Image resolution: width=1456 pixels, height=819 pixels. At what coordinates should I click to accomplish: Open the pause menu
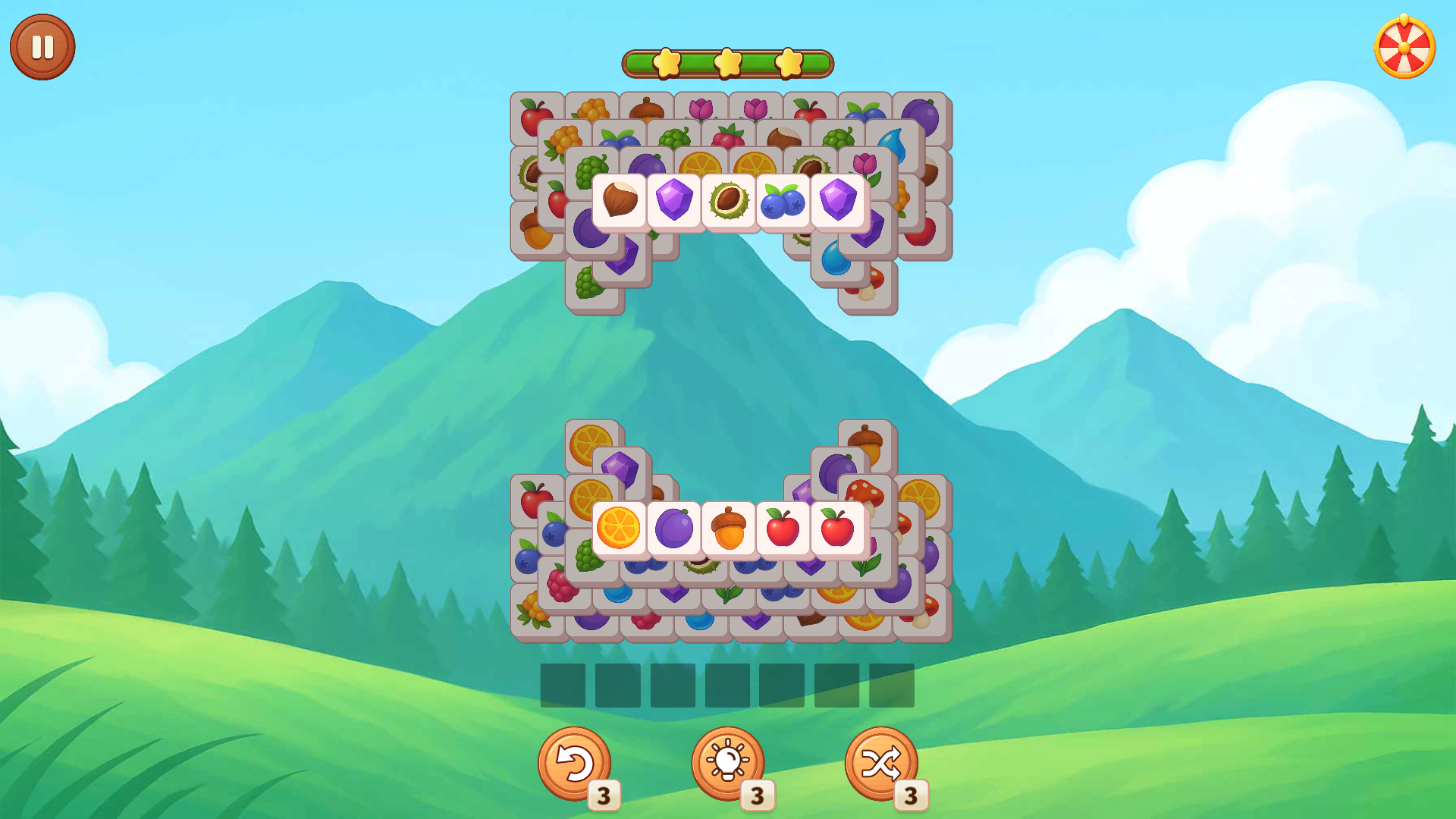42,45
